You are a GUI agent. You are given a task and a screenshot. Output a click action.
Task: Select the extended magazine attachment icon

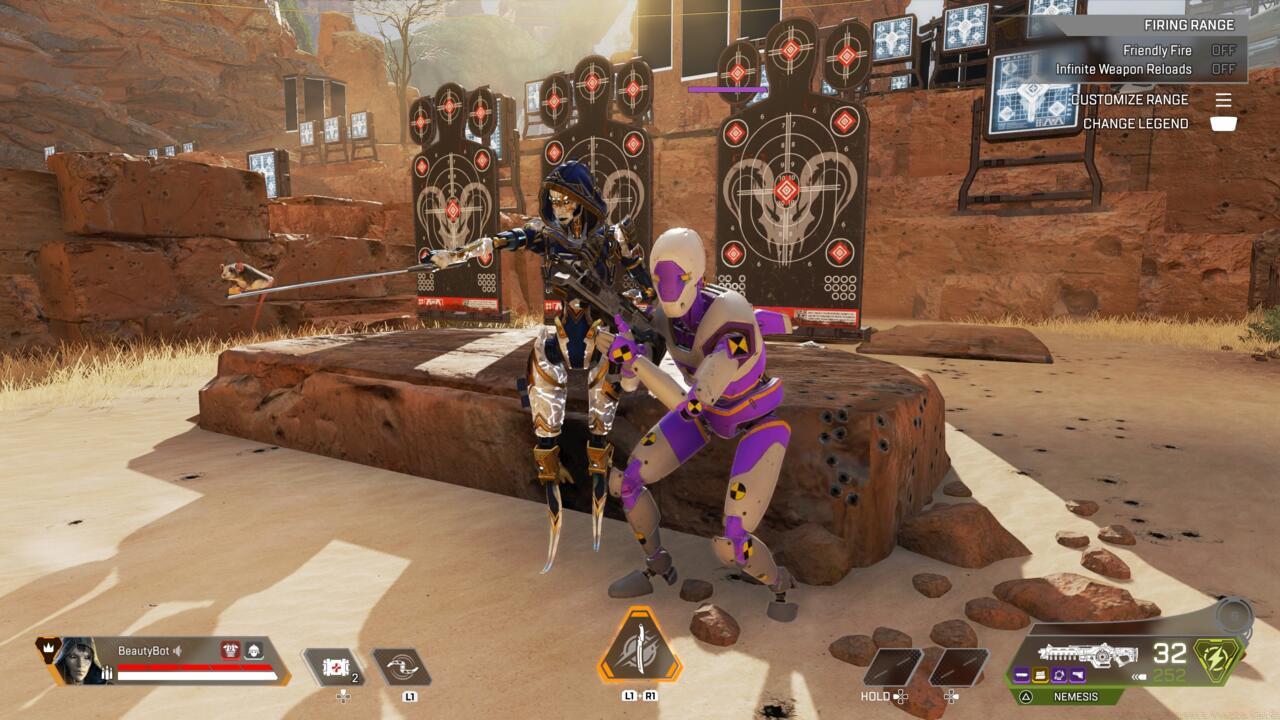tap(1039, 676)
